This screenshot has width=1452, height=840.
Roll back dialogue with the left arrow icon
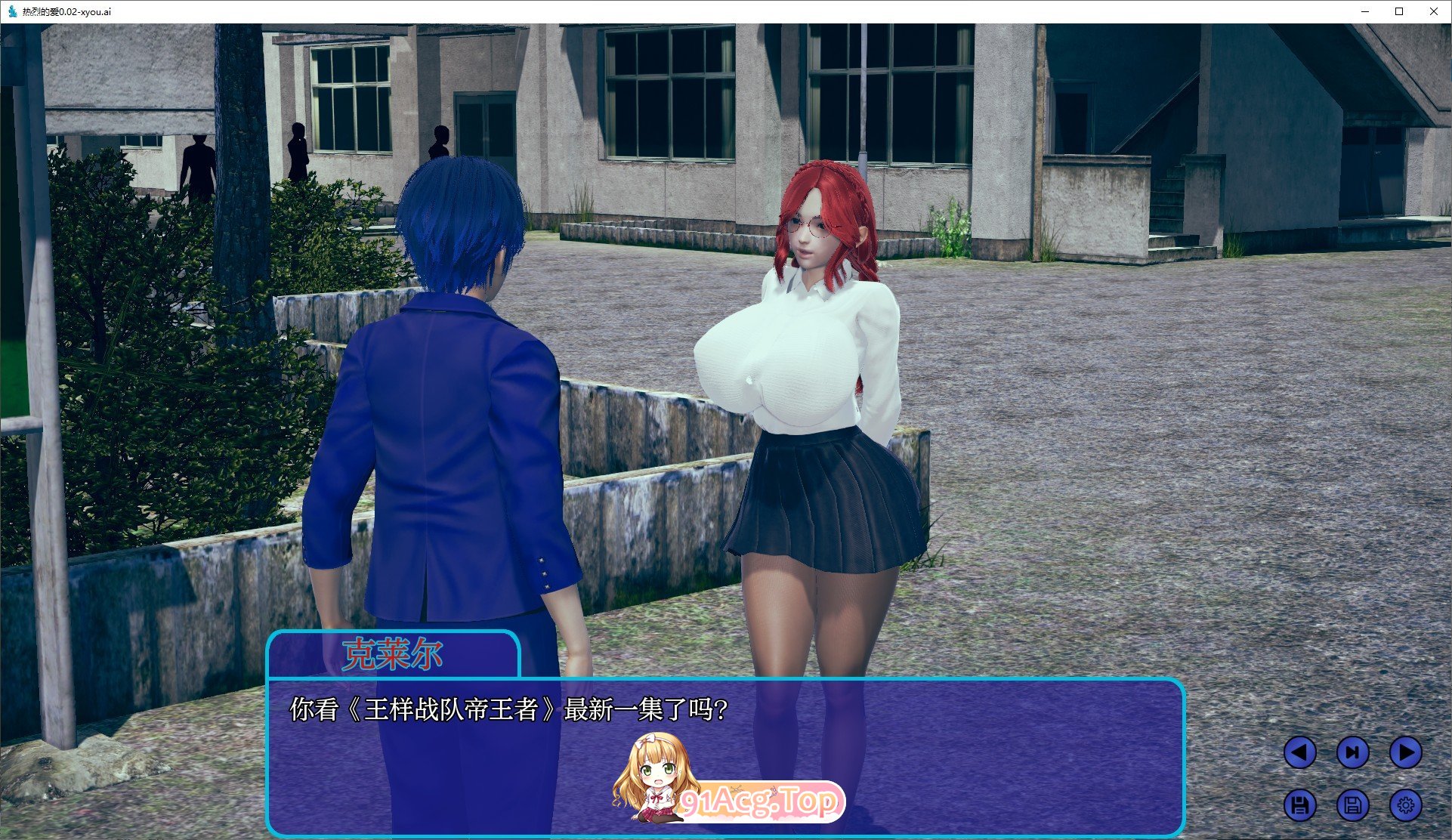click(1302, 752)
